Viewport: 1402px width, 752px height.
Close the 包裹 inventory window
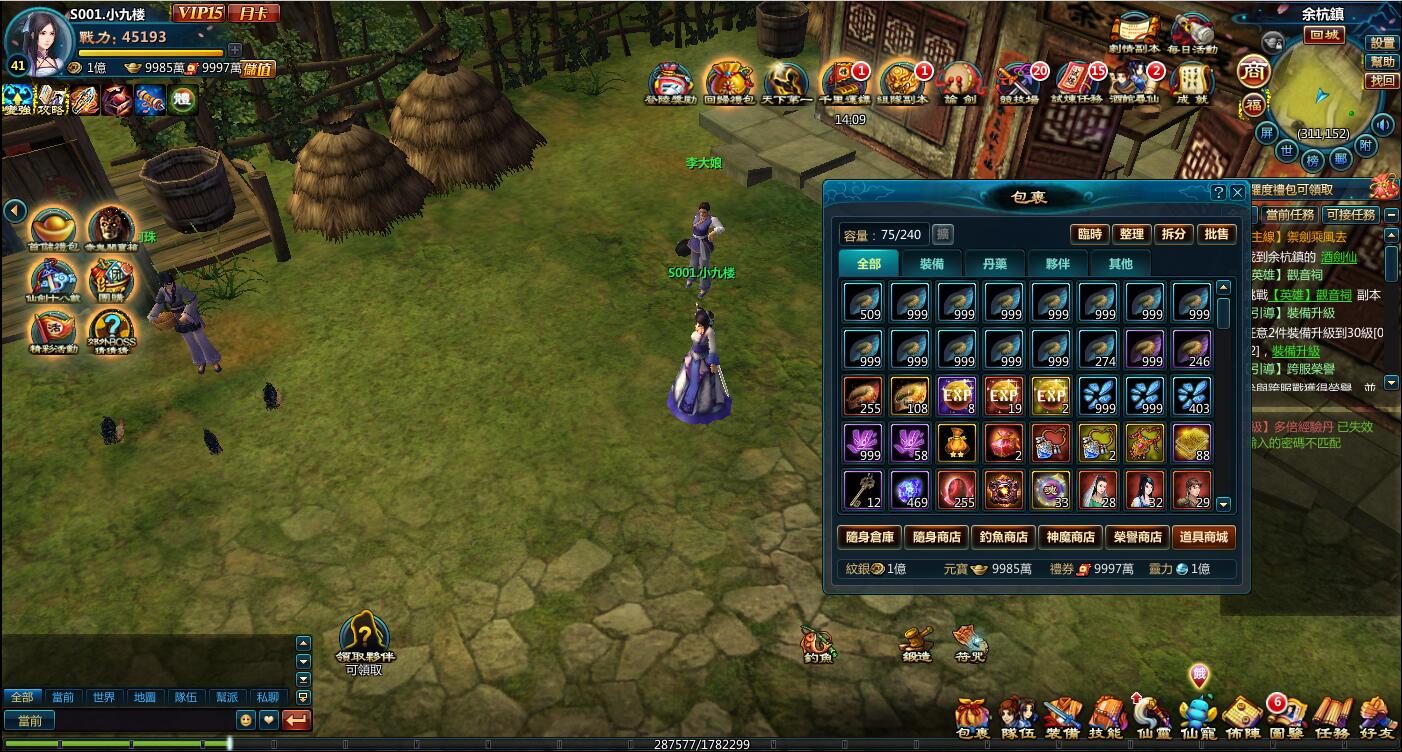point(1238,192)
